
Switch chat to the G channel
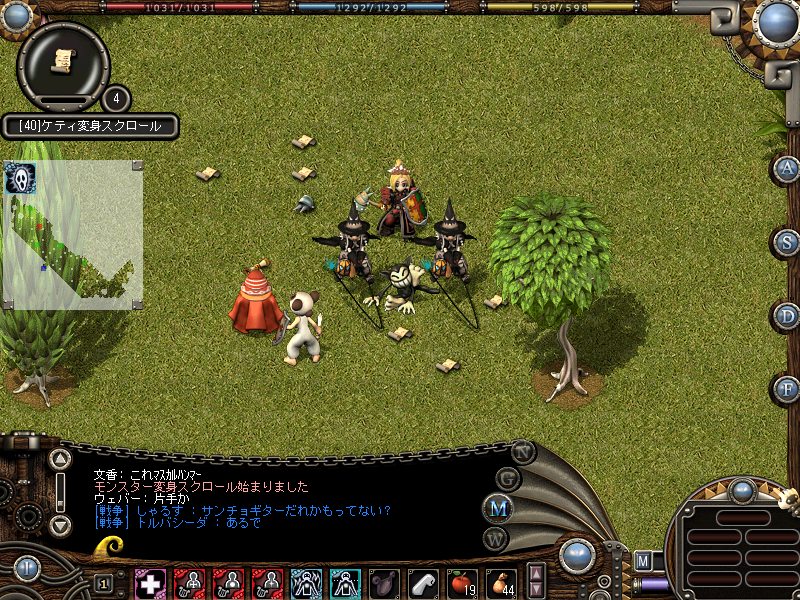click(509, 478)
